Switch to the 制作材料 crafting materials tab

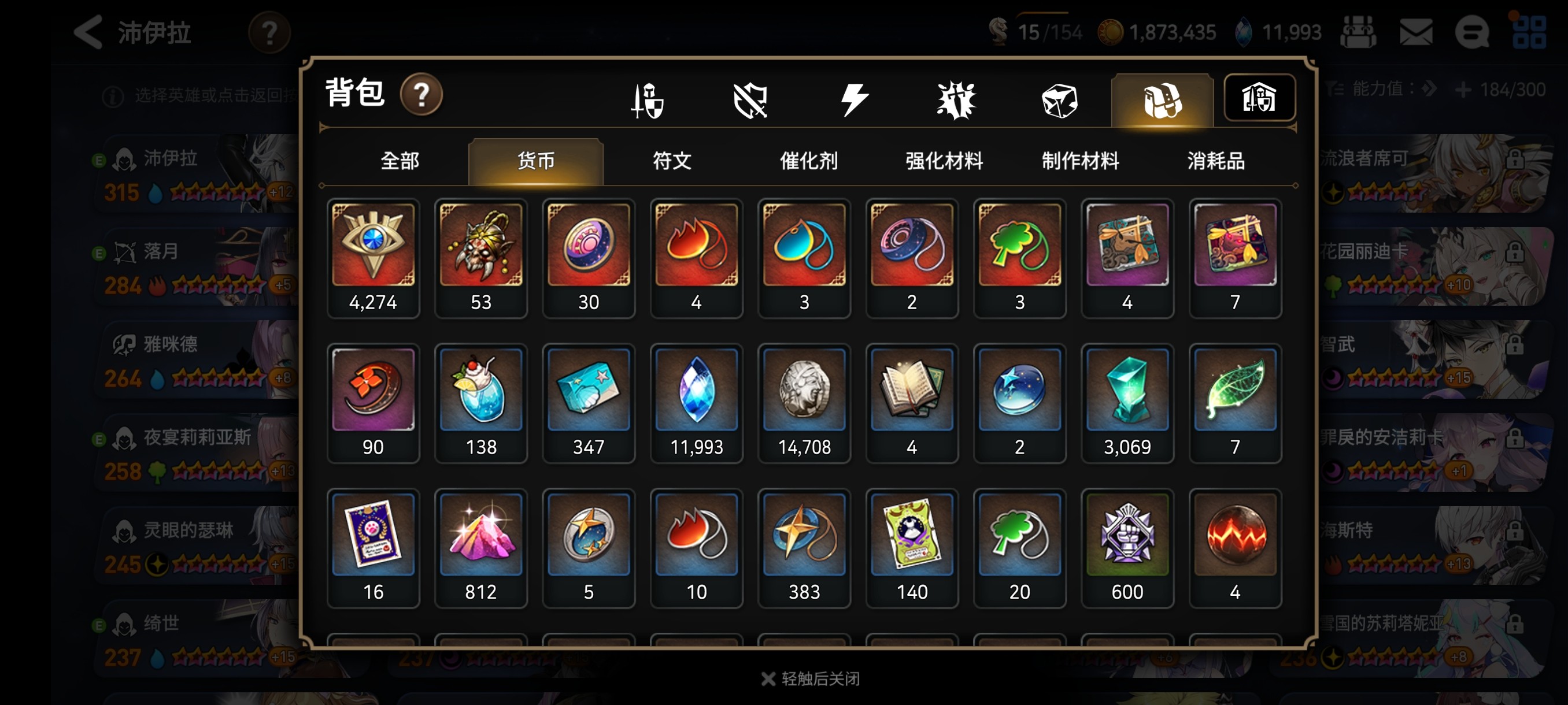tap(1080, 161)
